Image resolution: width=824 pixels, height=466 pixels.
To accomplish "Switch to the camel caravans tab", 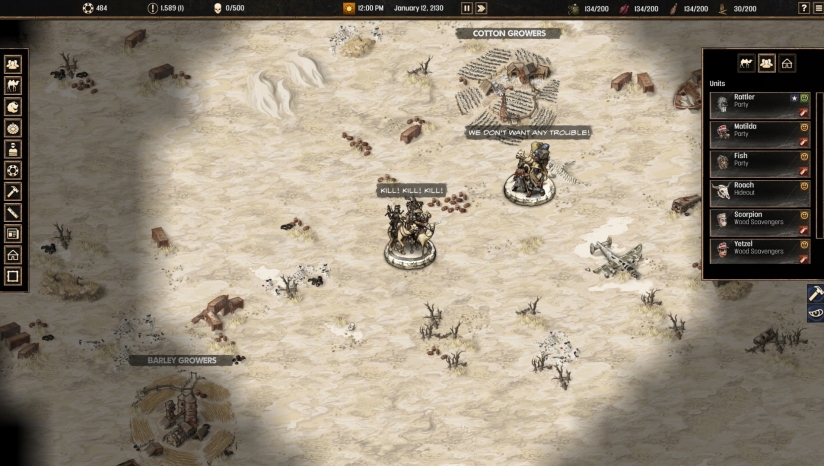I will [x=746, y=63].
